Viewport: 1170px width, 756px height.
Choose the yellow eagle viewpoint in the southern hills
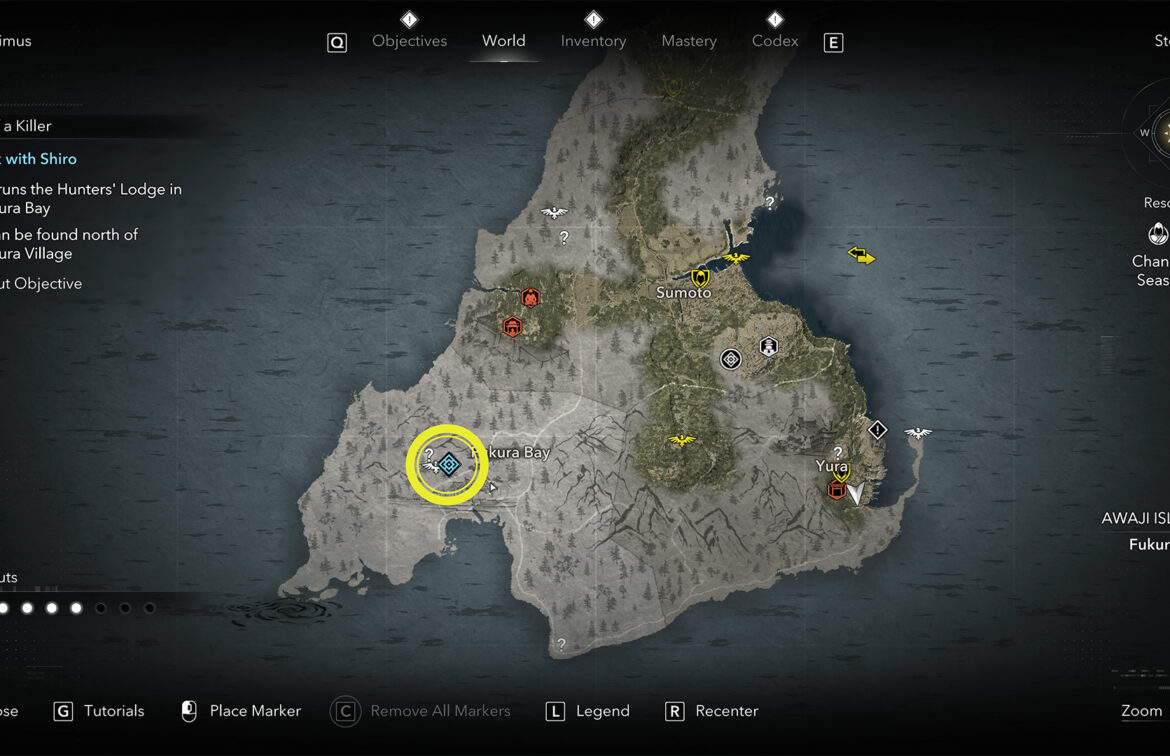pos(682,440)
